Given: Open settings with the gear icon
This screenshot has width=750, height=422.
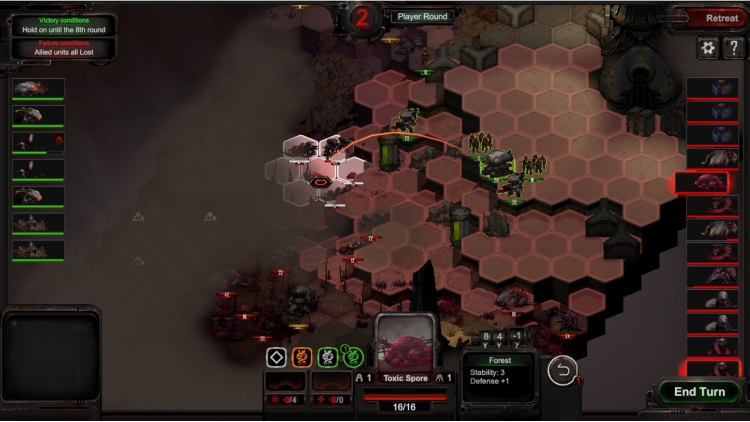Looking at the screenshot, I should (708, 48).
